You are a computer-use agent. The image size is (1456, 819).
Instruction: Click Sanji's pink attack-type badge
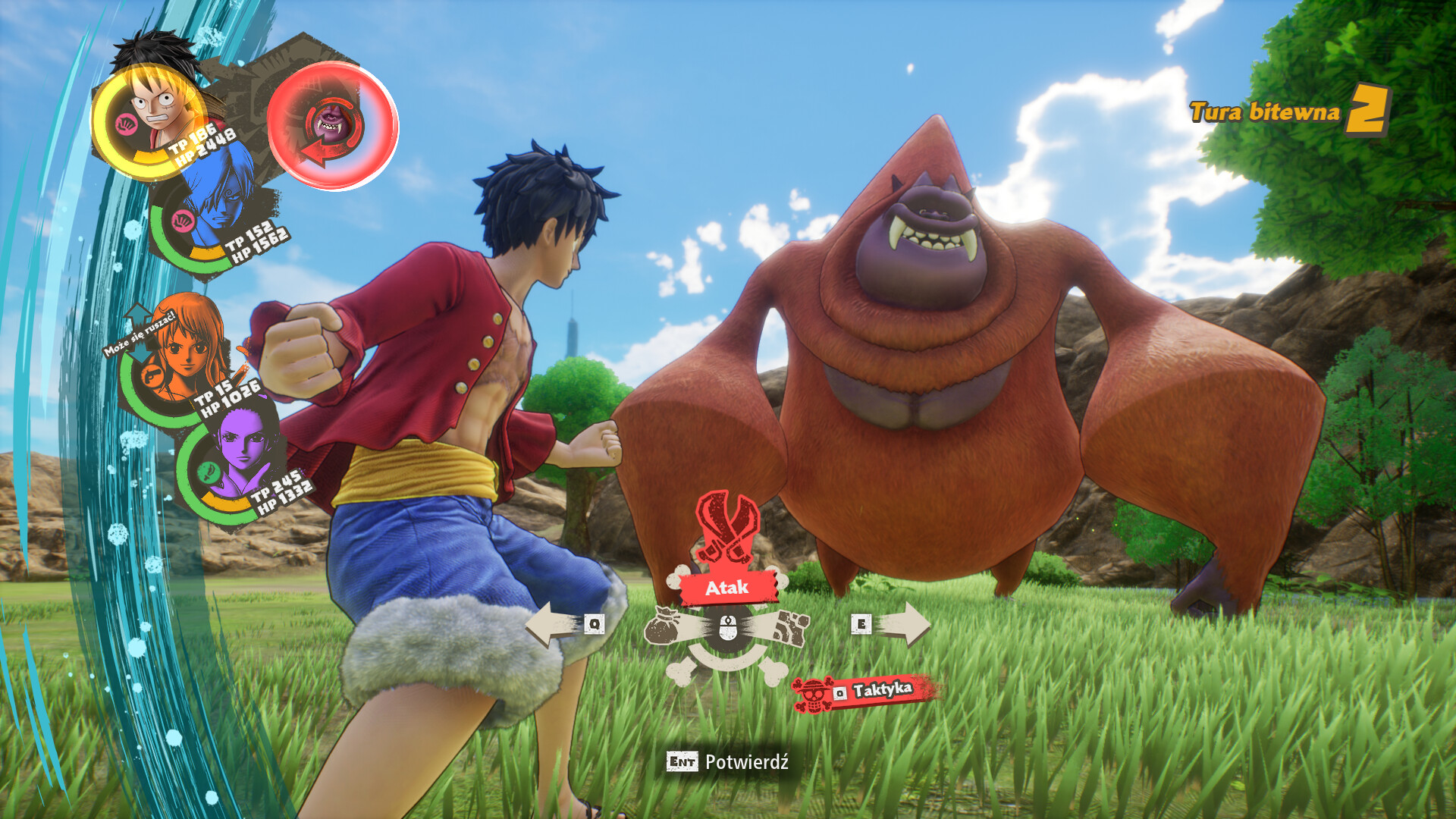click(184, 219)
